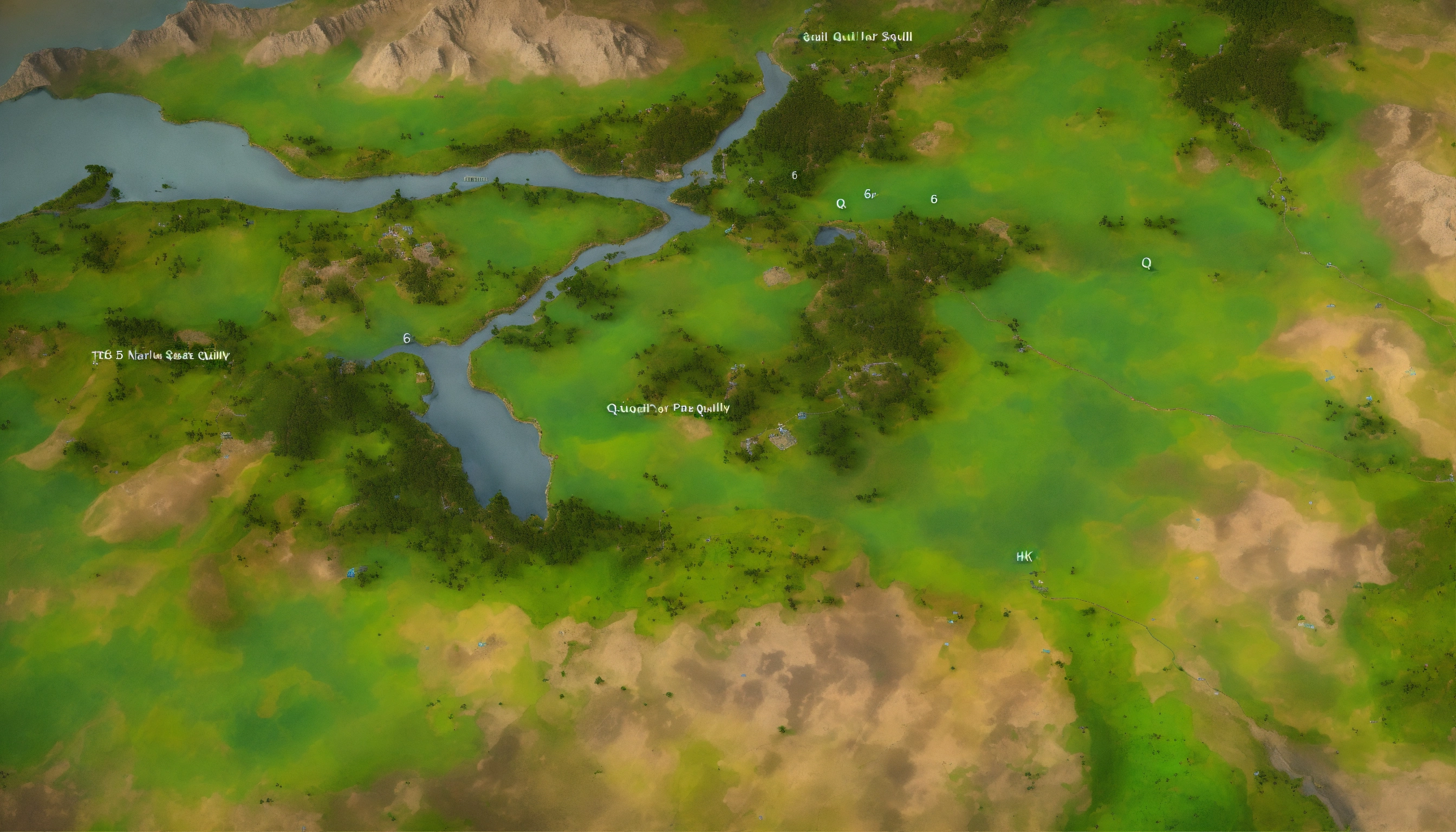Screen dimensions: 1456x832
Task: Open the location label ending in Pae Quilly
Action: [x=667, y=408]
